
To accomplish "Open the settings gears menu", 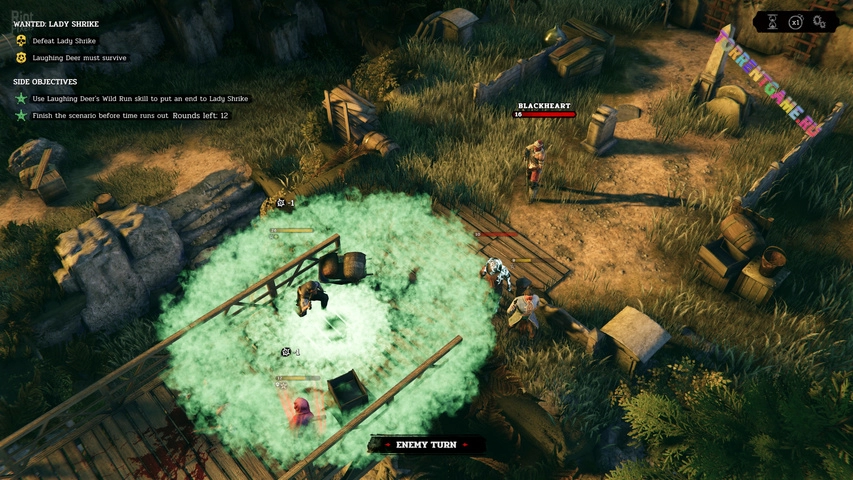I will tap(820, 22).
